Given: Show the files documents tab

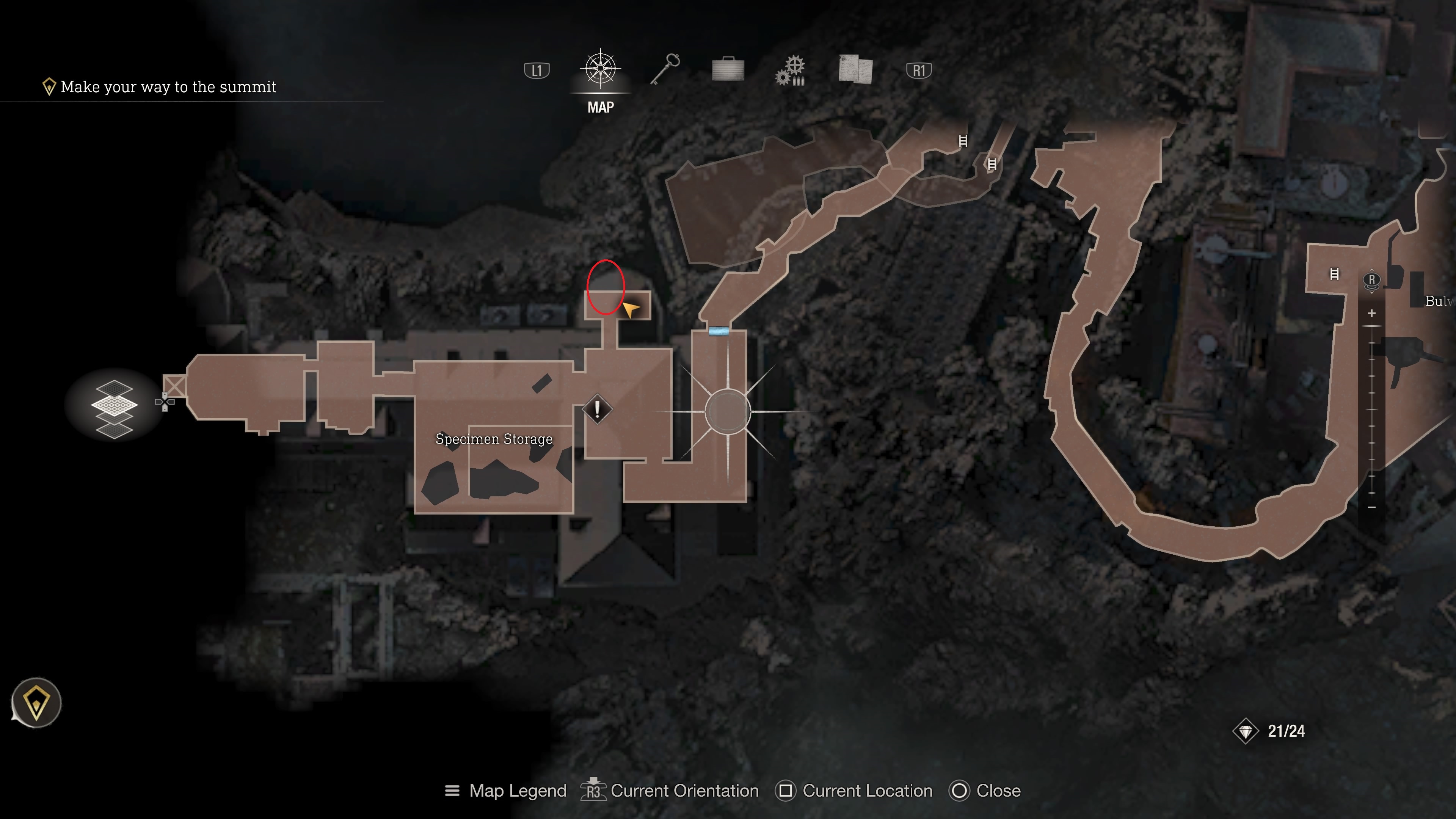Looking at the screenshot, I should (x=855, y=69).
